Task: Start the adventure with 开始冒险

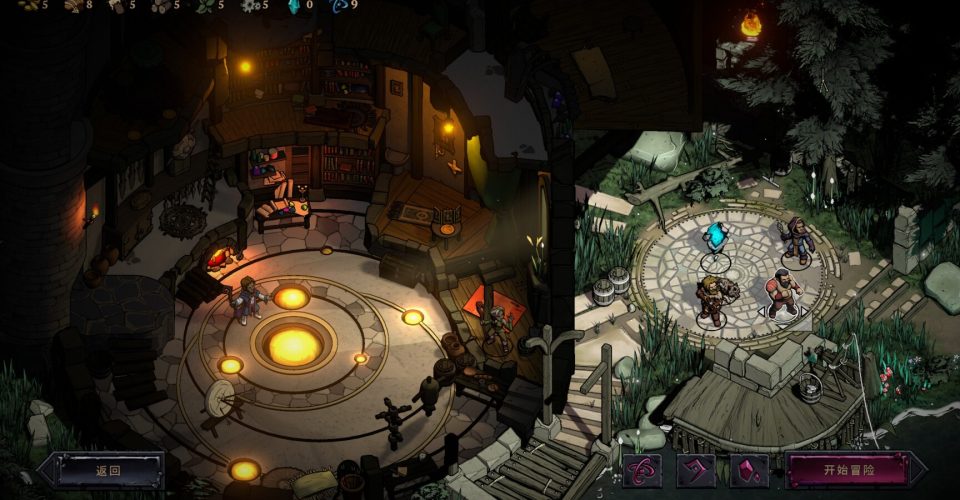Action: (849, 470)
